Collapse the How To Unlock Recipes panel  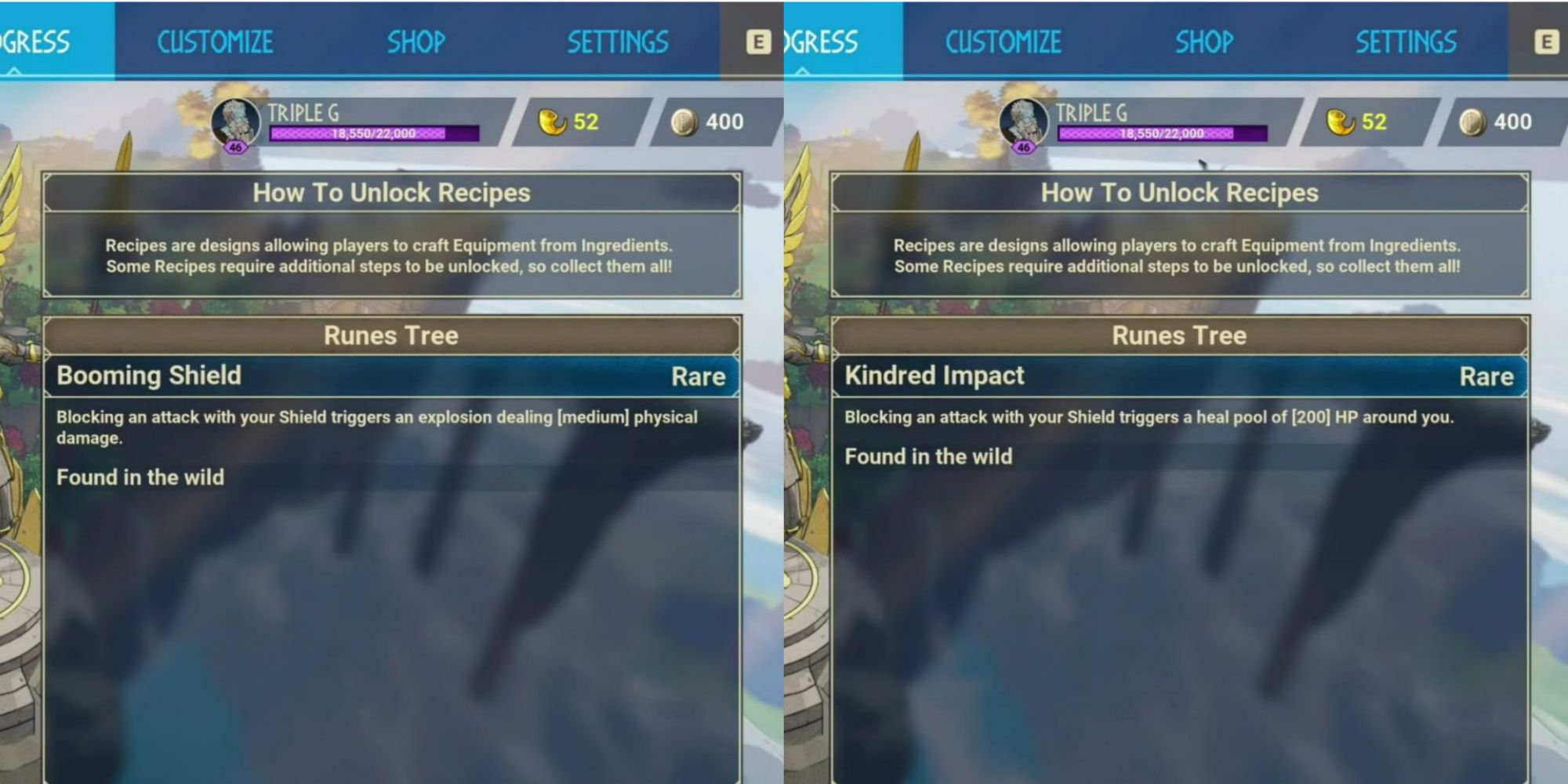coord(392,192)
